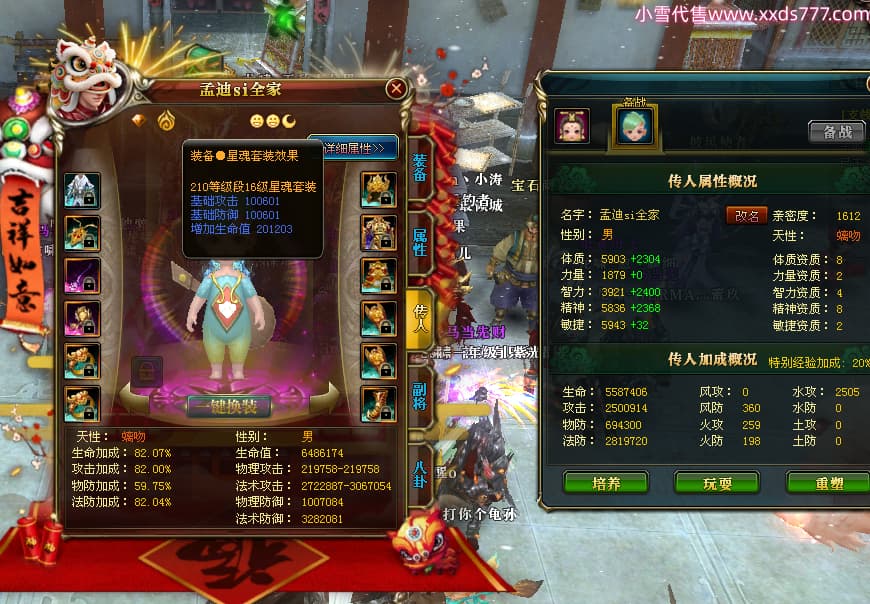Select the green-haired heir portrait

tap(634, 125)
